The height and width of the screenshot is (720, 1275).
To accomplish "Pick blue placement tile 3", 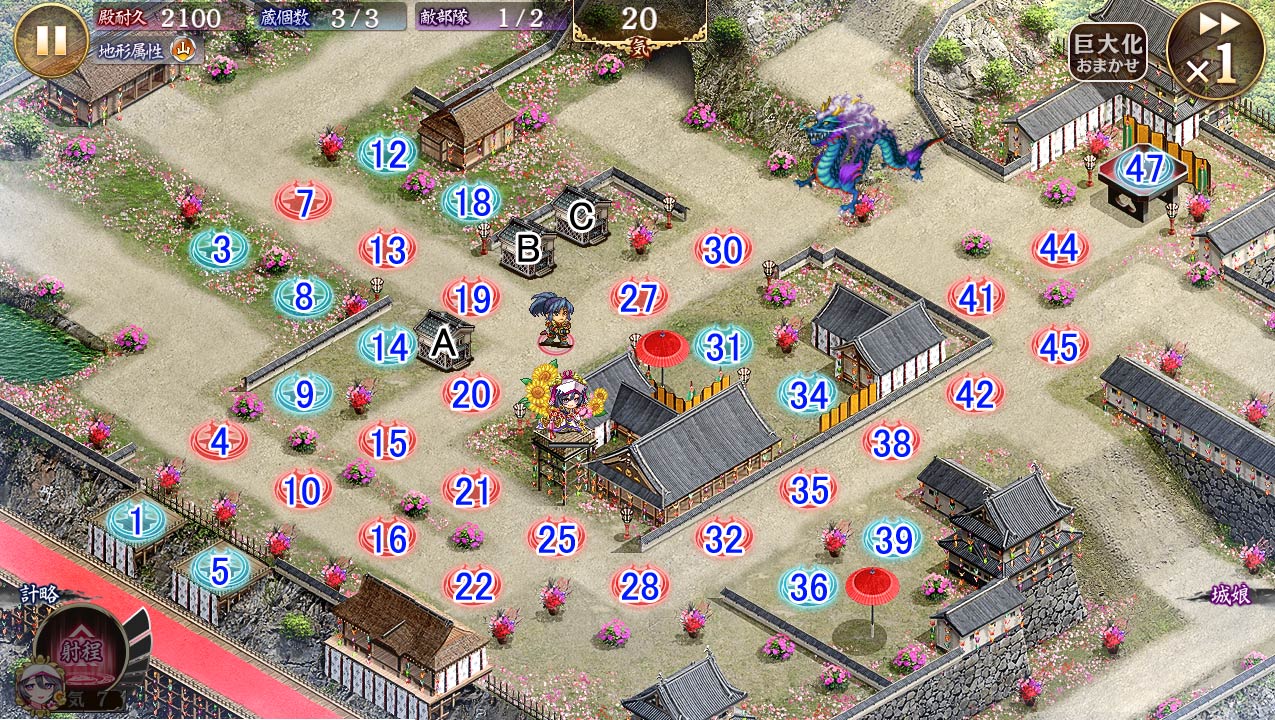I will [220, 249].
